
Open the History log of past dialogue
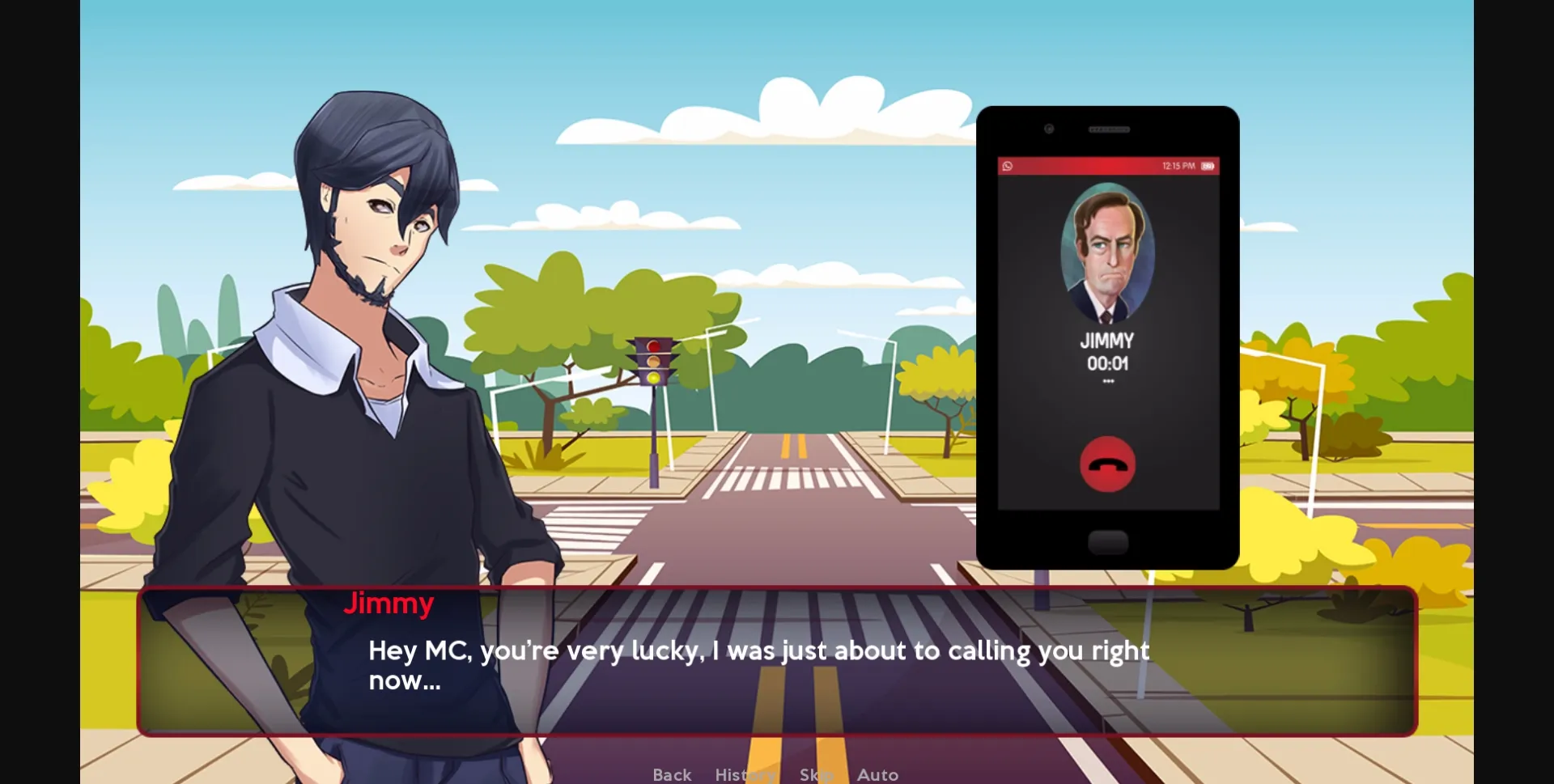pyautogui.click(x=744, y=773)
